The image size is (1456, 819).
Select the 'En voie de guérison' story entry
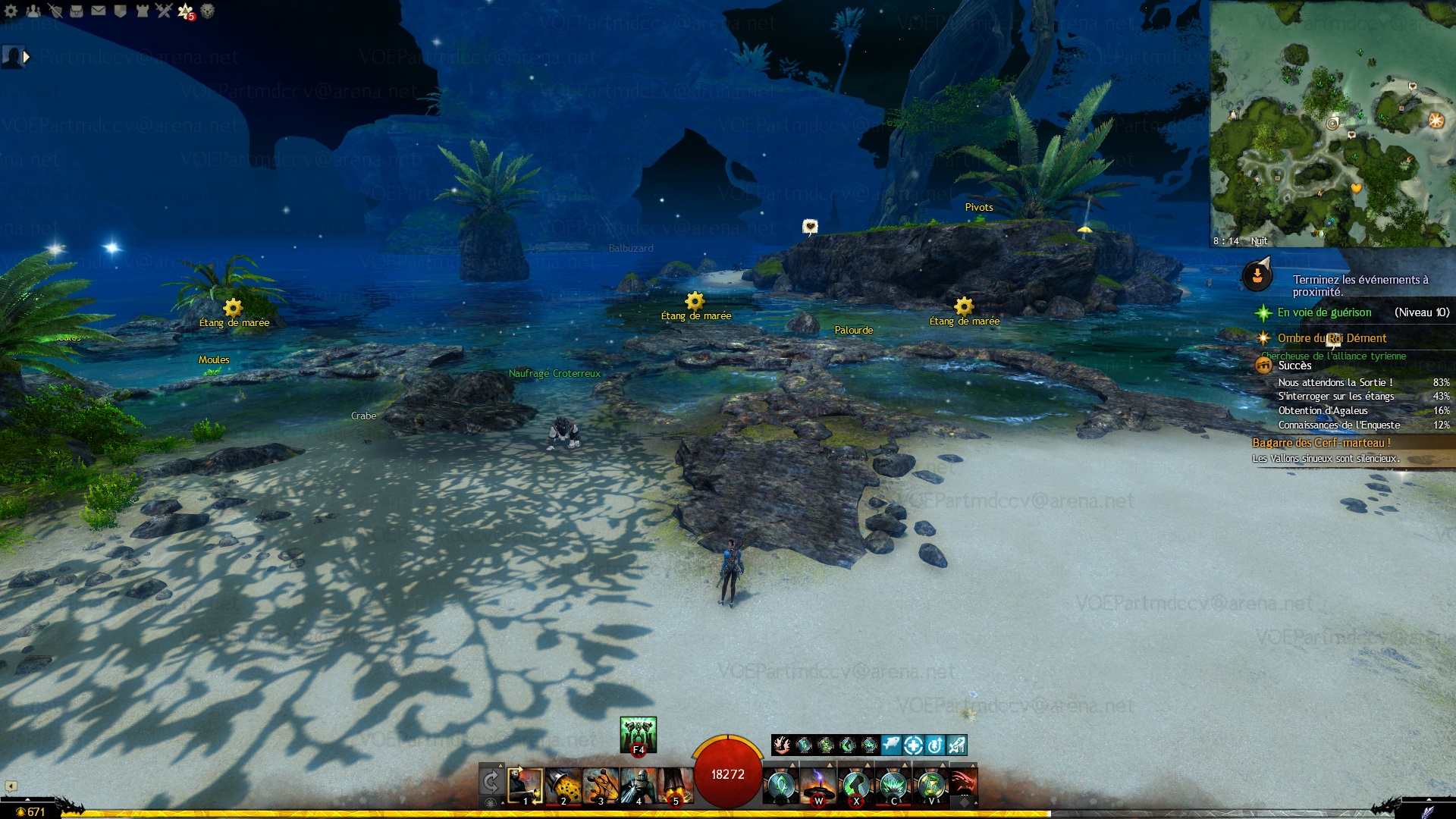(x=1324, y=312)
